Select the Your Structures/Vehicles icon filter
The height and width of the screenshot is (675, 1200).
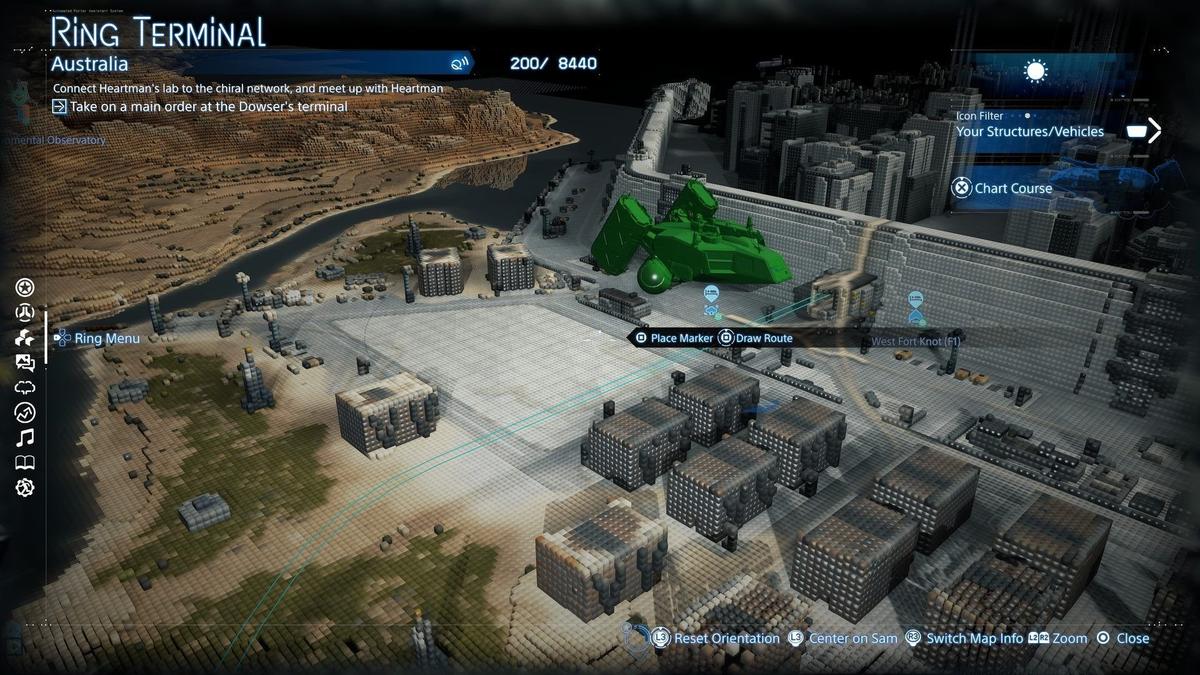[1029, 131]
